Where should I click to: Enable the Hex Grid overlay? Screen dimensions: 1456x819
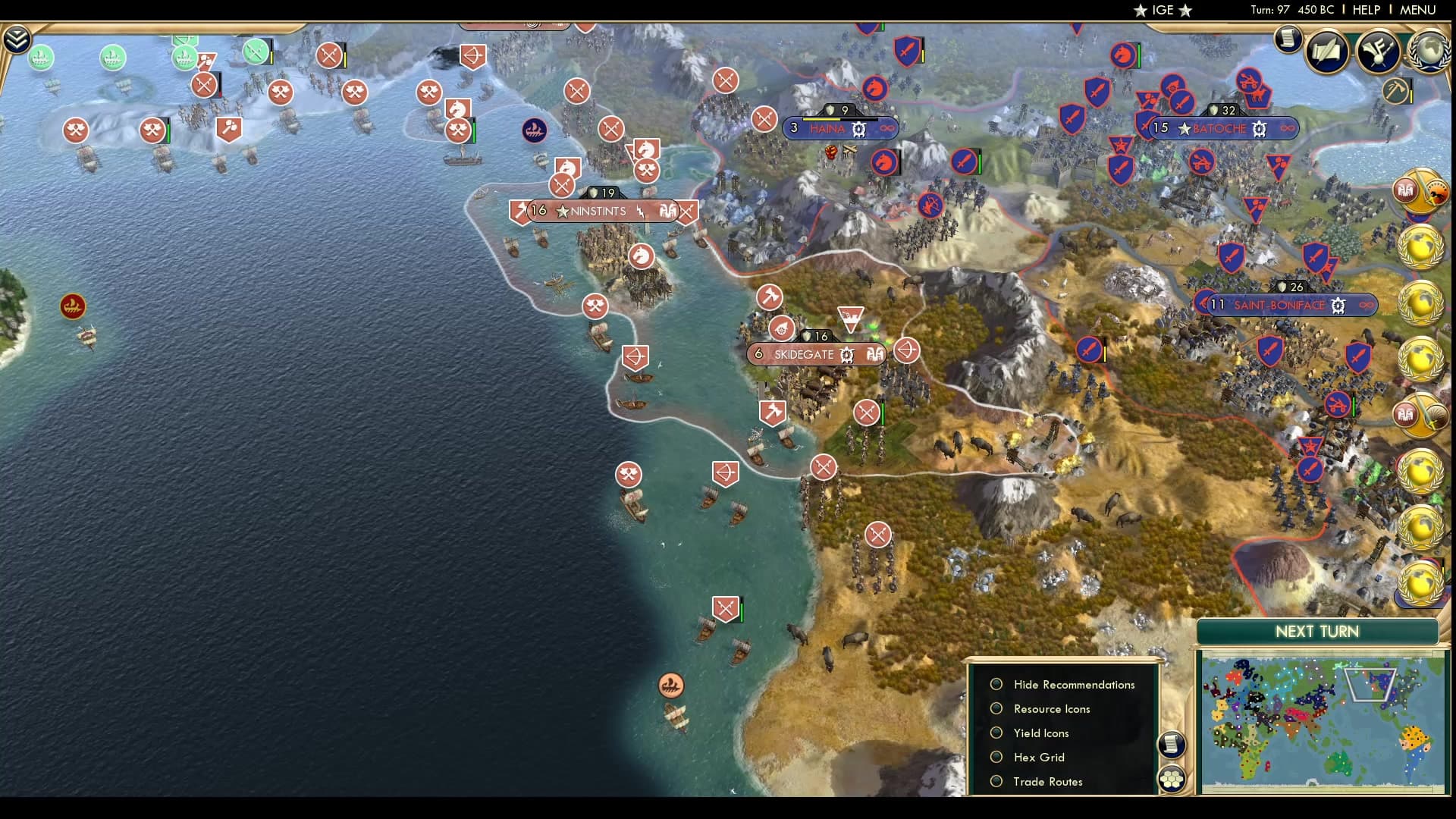[996, 757]
